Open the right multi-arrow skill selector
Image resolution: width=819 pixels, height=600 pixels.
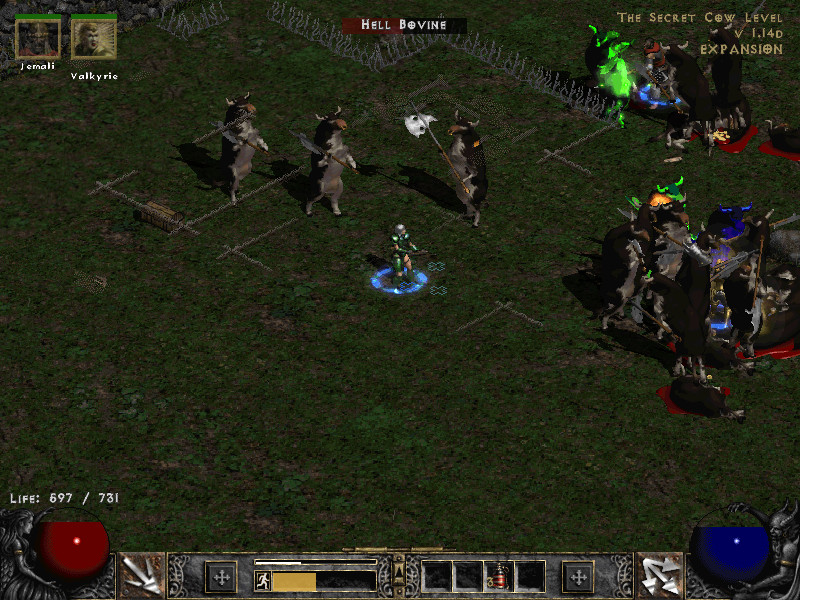[x=660, y=575]
